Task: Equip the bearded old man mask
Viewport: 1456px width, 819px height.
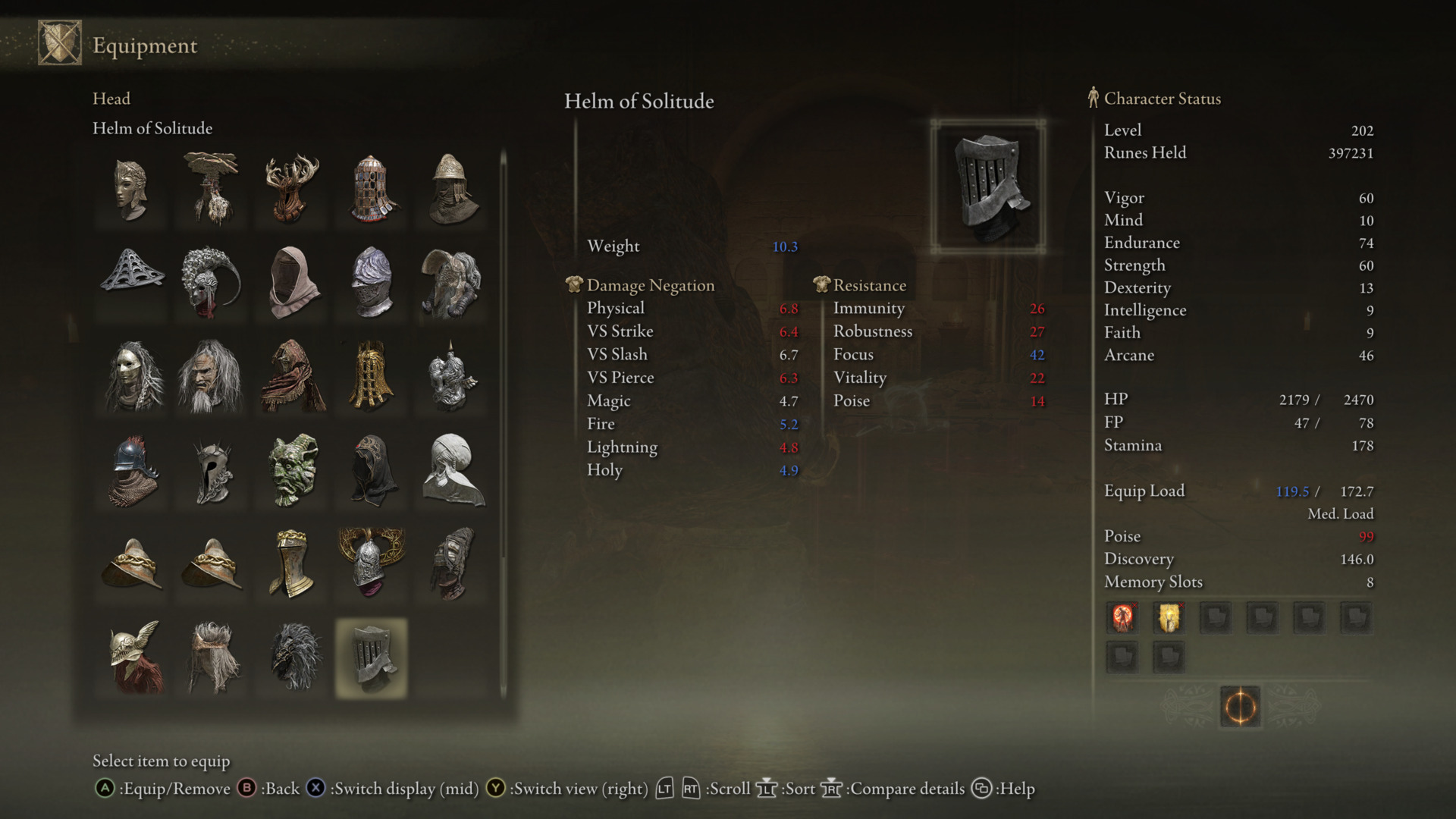Action: tap(211, 375)
